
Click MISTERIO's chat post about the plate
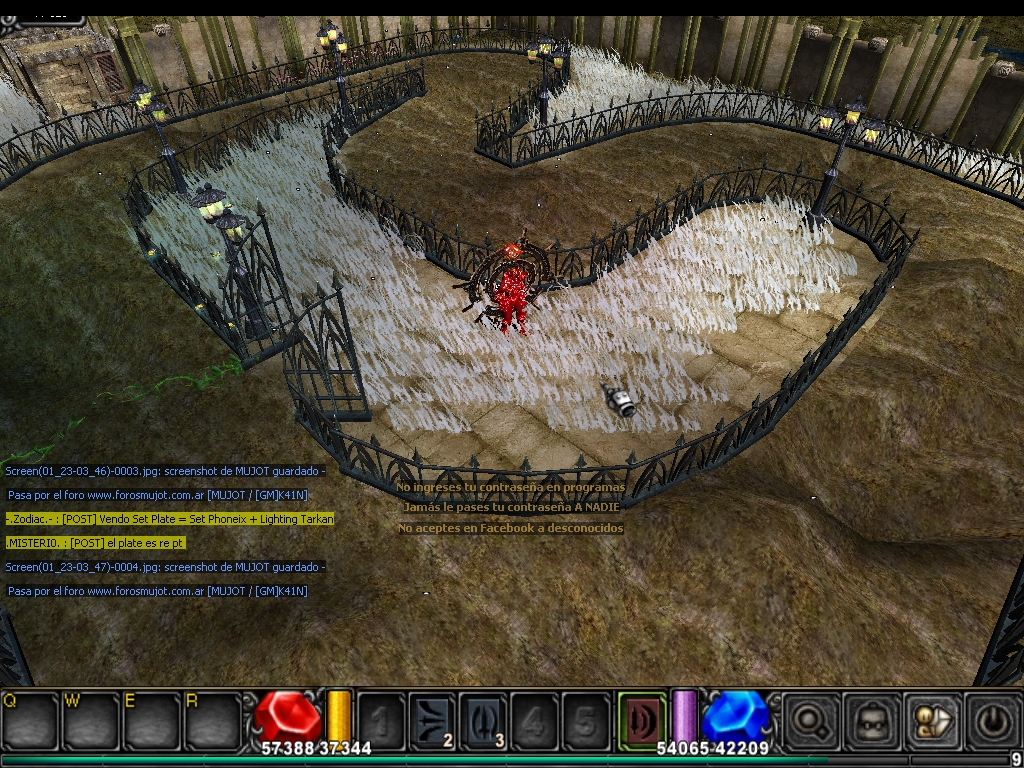[96, 543]
